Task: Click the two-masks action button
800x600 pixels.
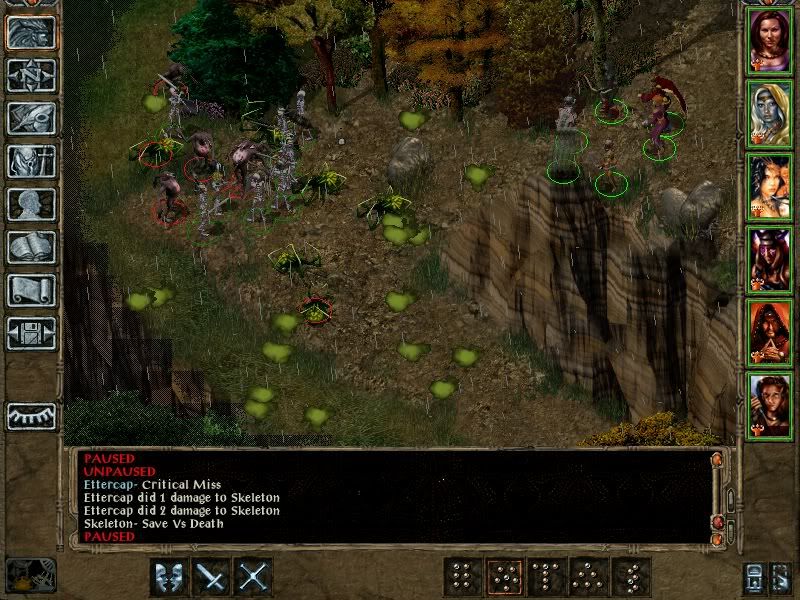Action: [170, 576]
